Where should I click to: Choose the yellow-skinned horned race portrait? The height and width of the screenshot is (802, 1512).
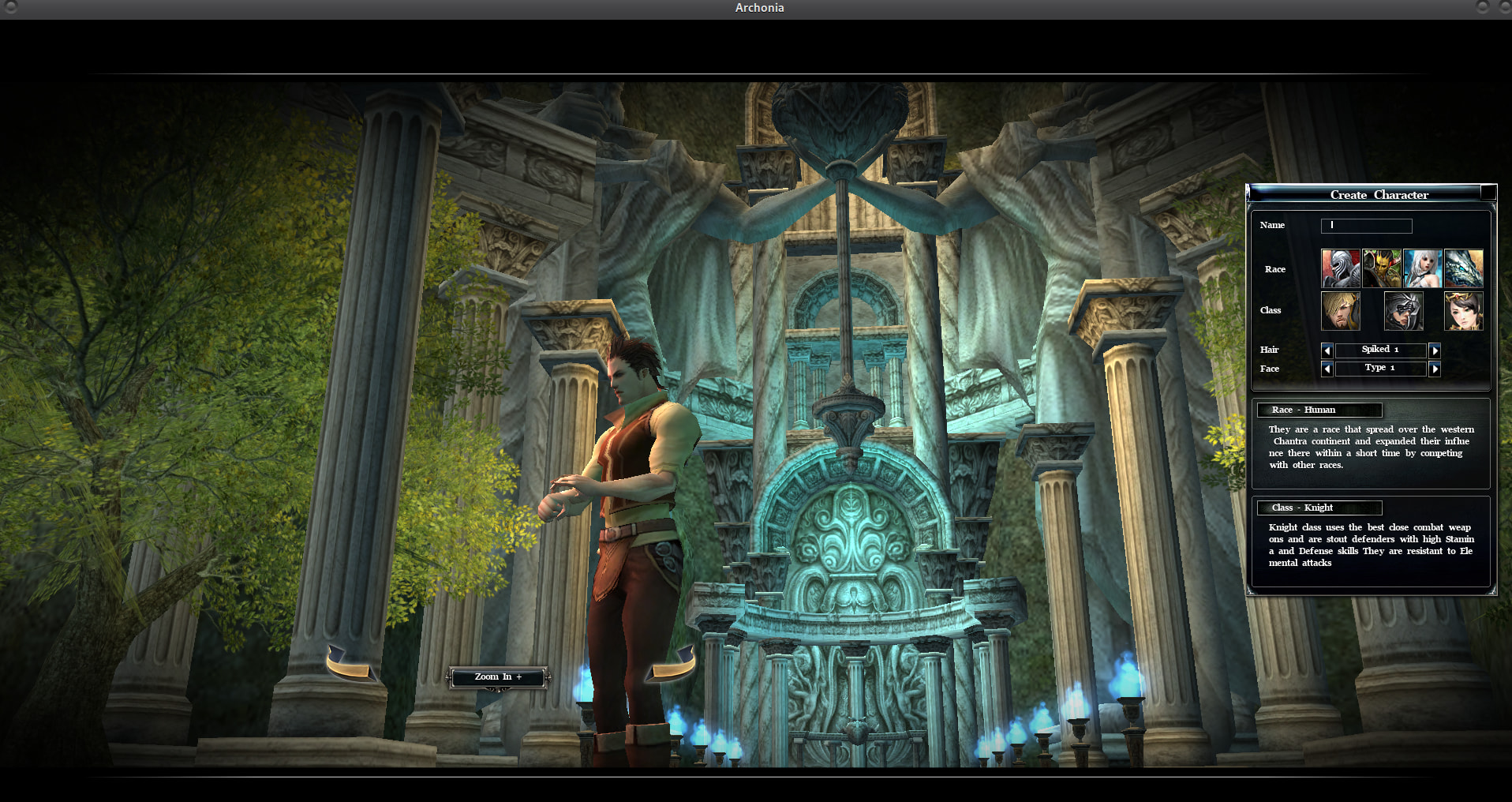click(x=1381, y=268)
